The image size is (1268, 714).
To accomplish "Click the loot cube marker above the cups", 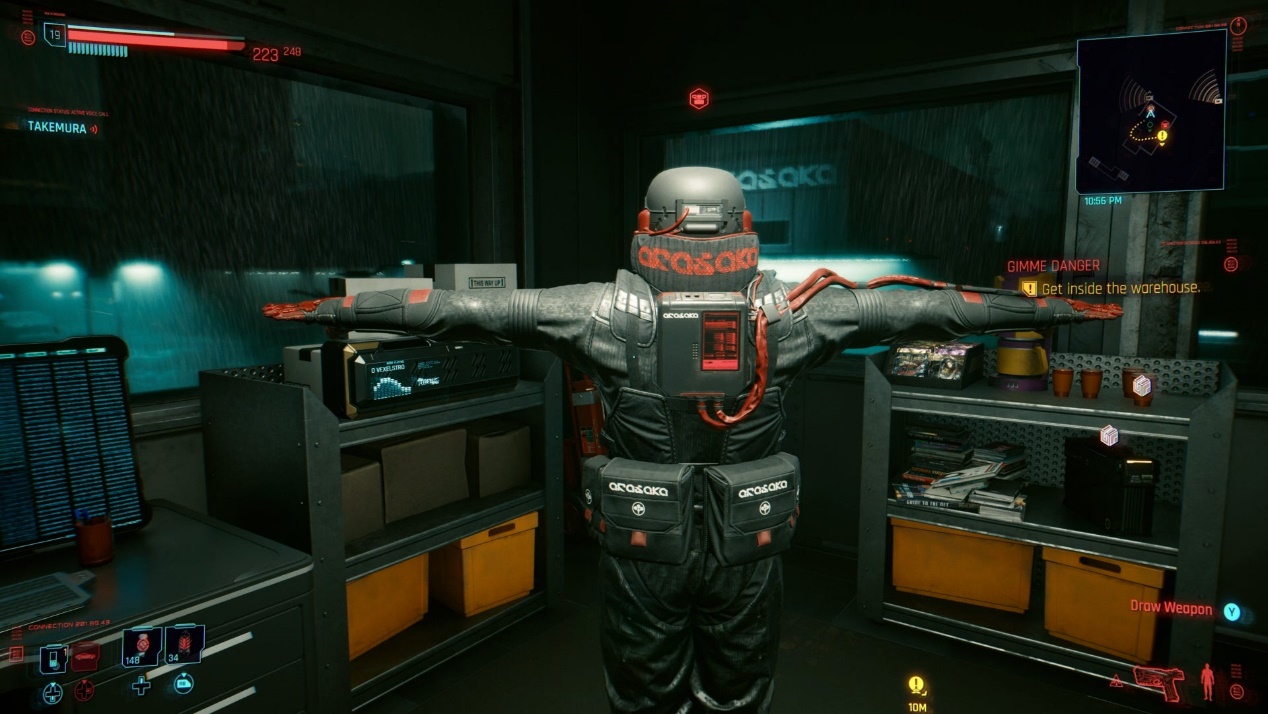I will coord(1142,385).
